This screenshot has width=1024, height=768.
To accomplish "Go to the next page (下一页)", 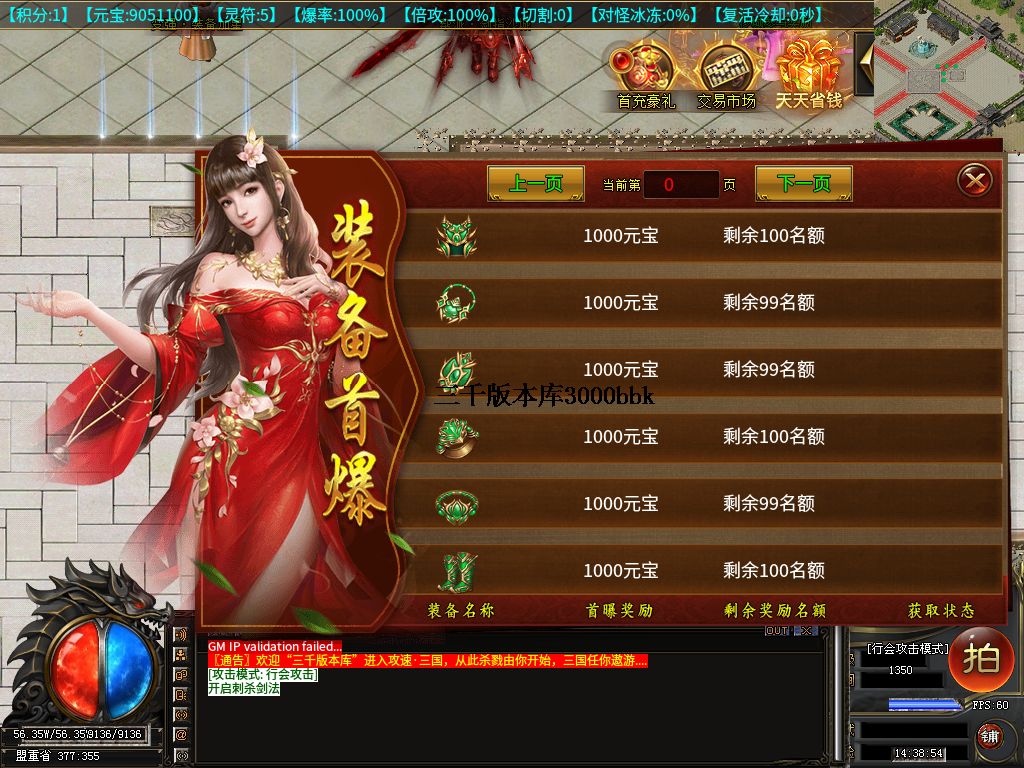I will [803, 184].
